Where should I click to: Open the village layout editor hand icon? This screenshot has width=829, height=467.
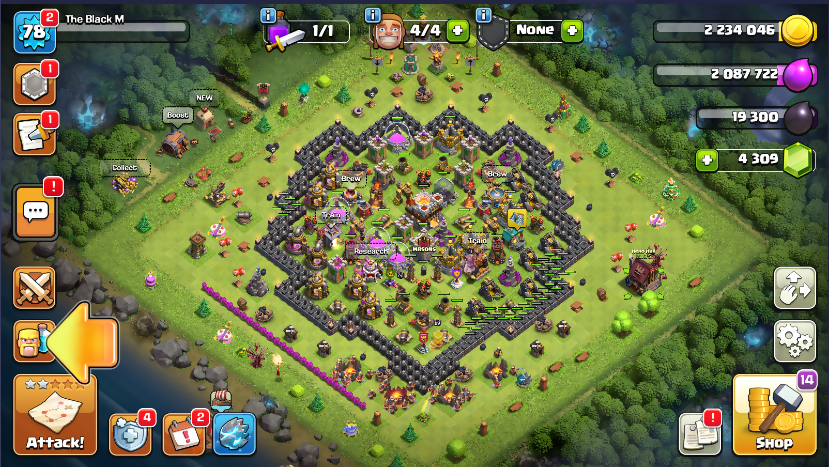tap(795, 288)
